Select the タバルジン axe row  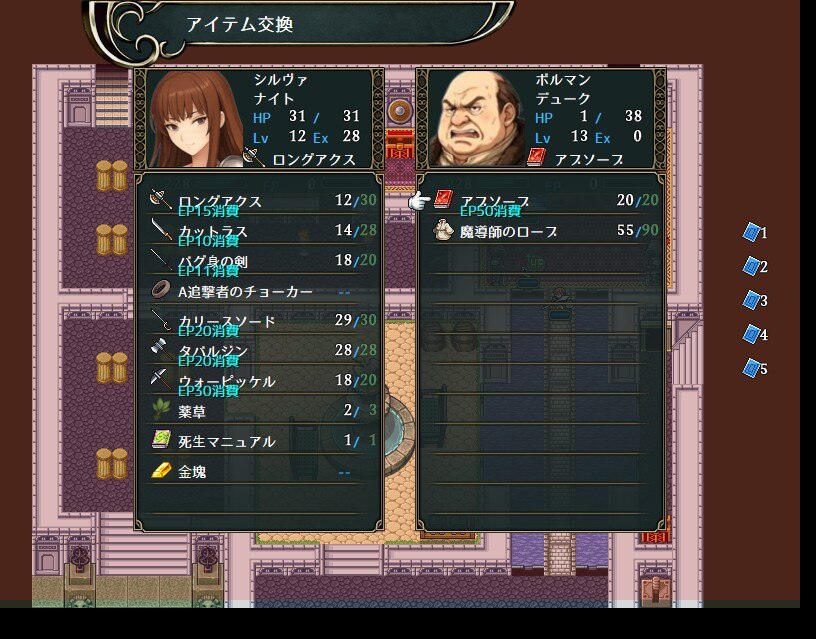pyautogui.click(x=258, y=351)
